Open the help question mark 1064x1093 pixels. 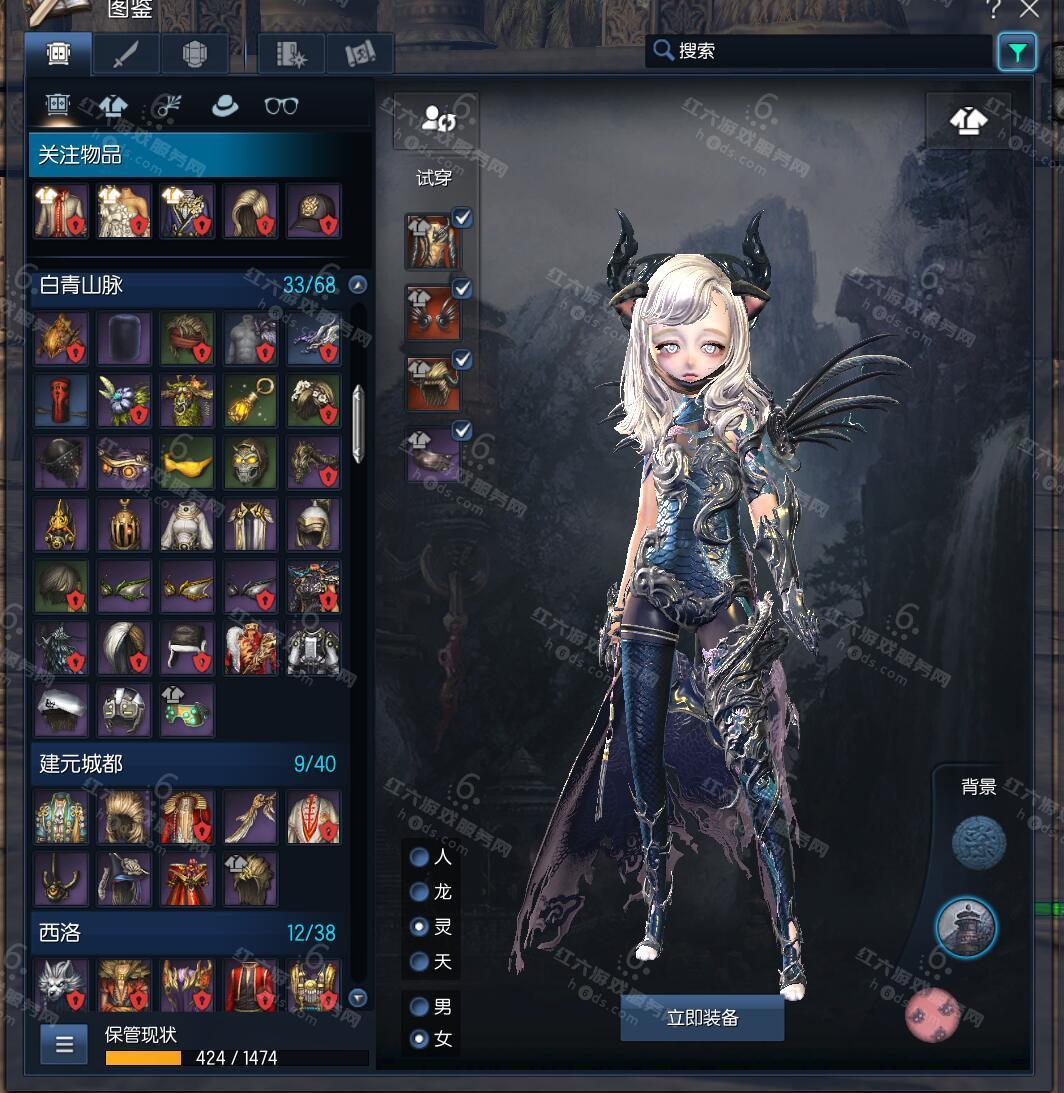click(993, 10)
